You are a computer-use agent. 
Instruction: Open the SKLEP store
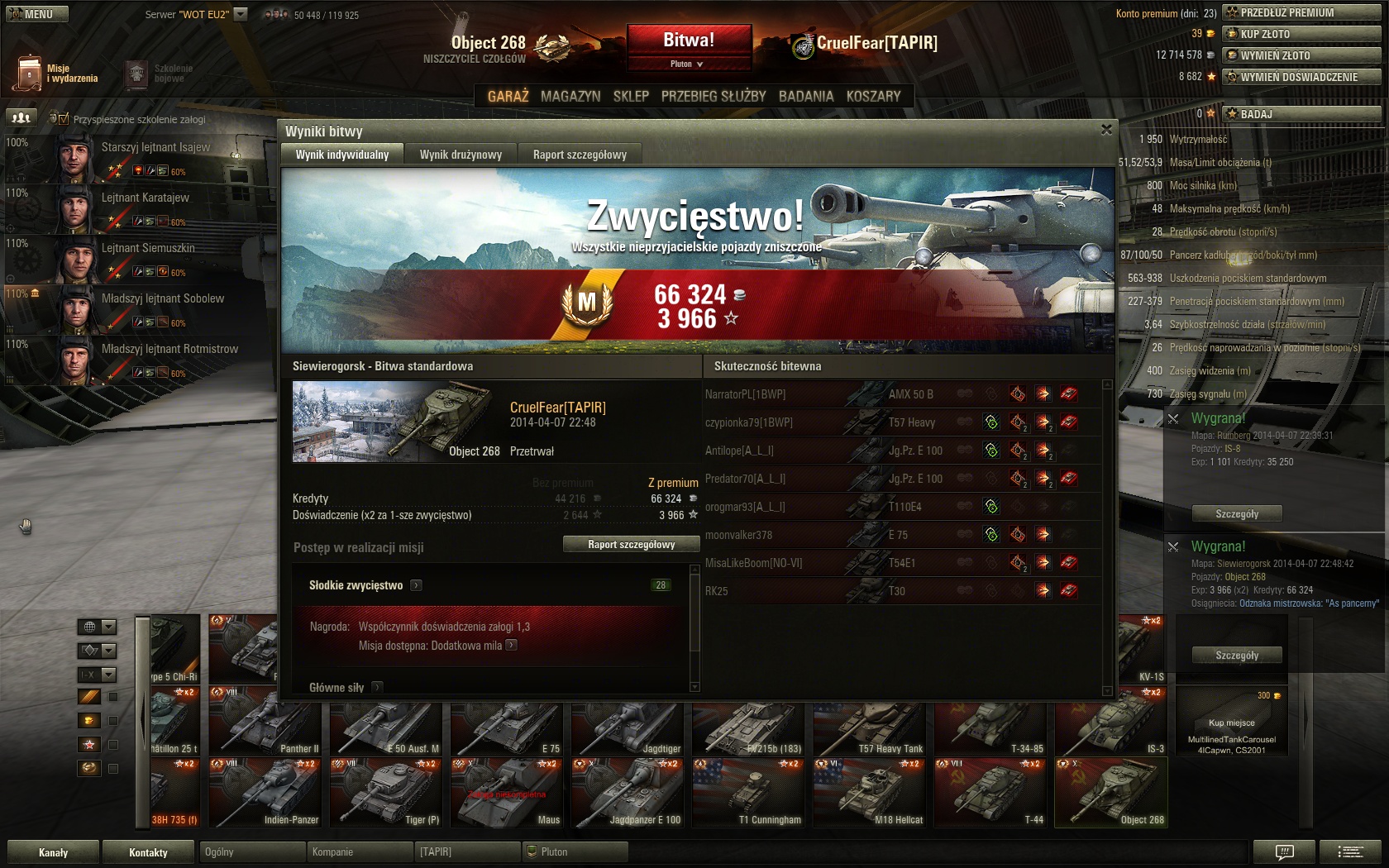(x=631, y=96)
